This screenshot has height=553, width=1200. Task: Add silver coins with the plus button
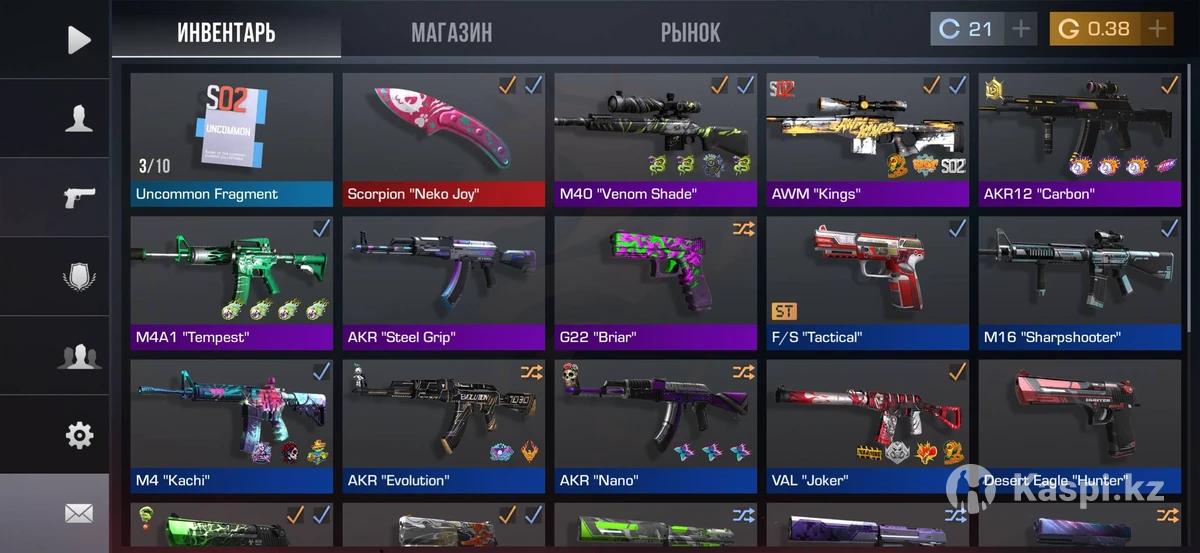click(1020, 29)
